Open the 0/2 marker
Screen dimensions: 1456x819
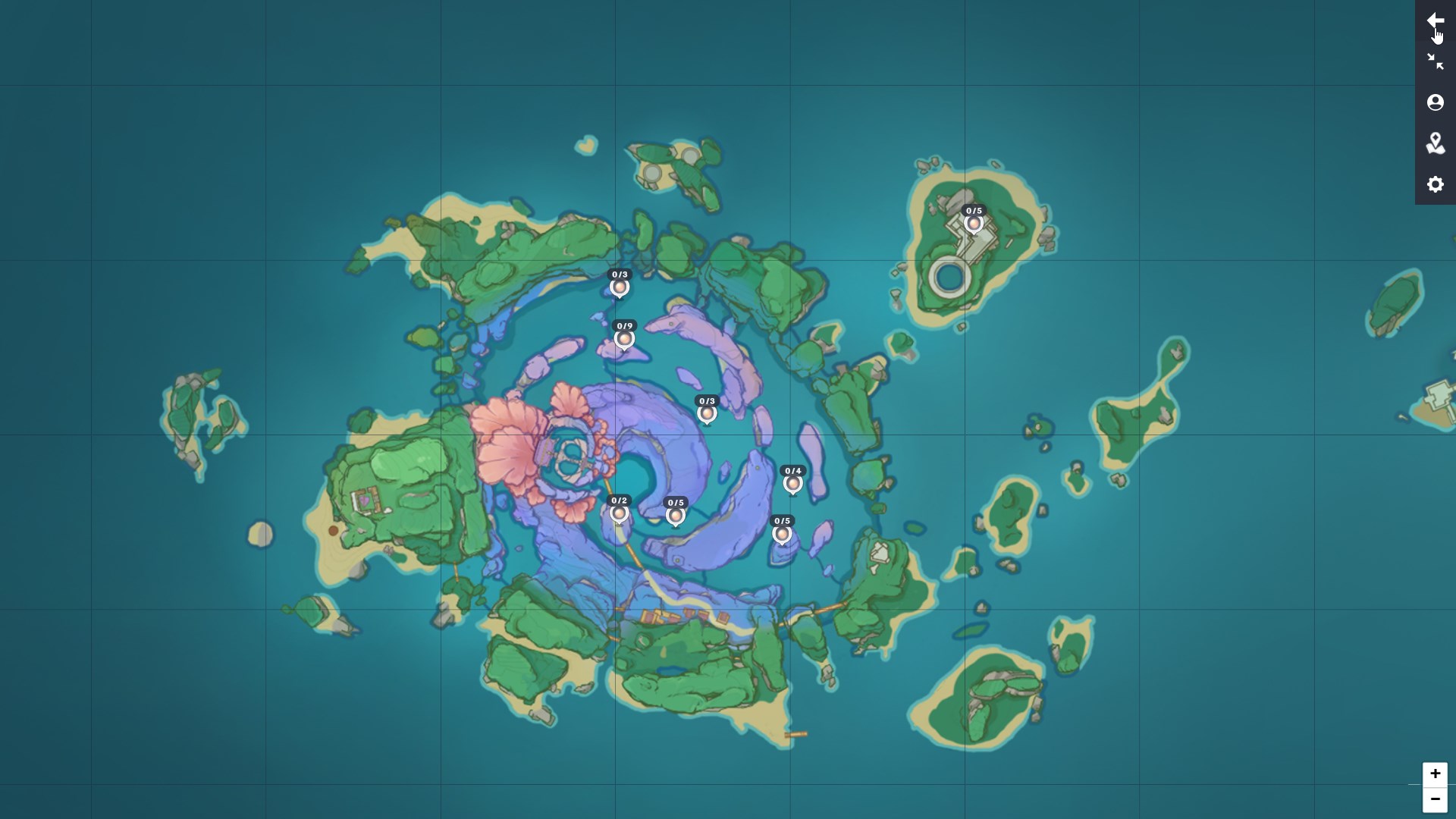(x=620, y=513)
